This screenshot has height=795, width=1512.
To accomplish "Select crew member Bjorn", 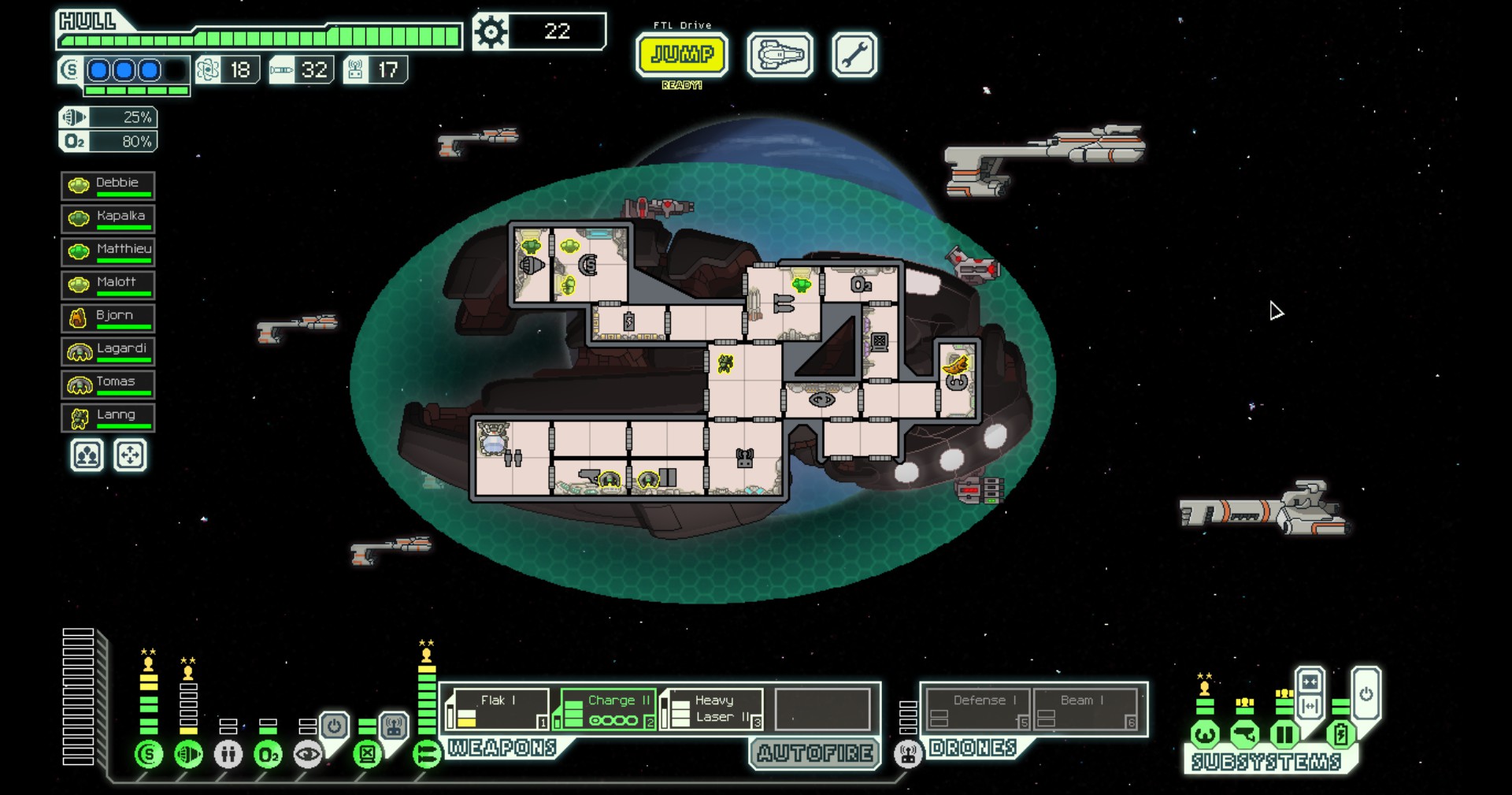I will pyautogui.click(x=108, y=318).
